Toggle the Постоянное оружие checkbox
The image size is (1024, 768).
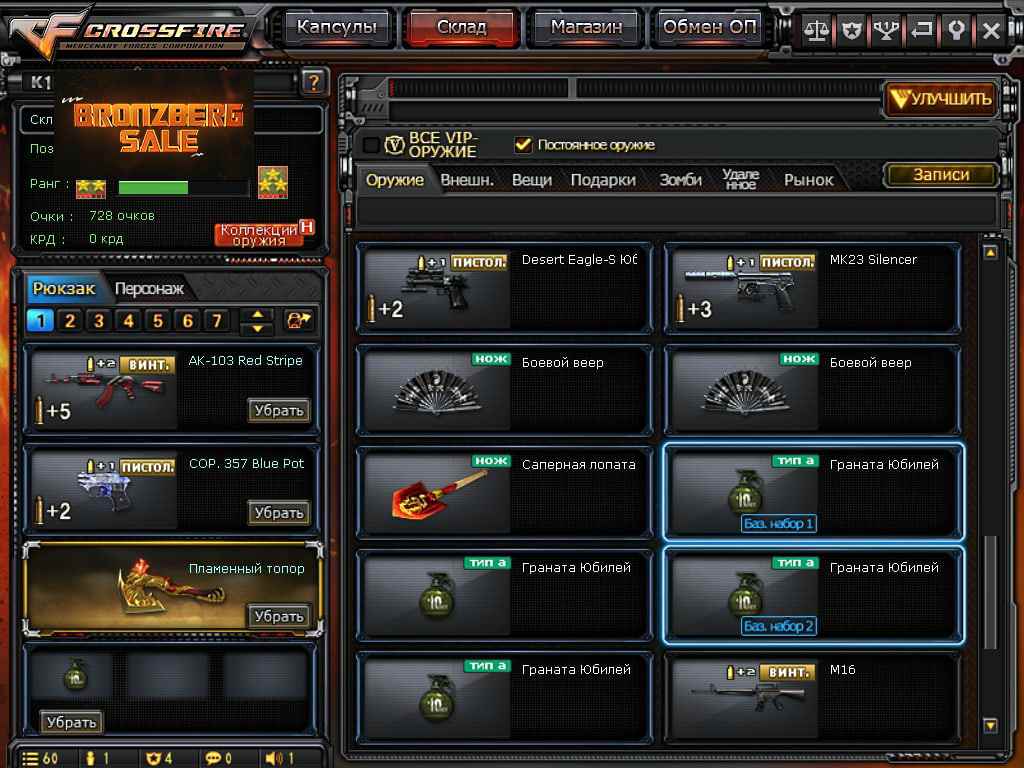click(x=523, y=145)
